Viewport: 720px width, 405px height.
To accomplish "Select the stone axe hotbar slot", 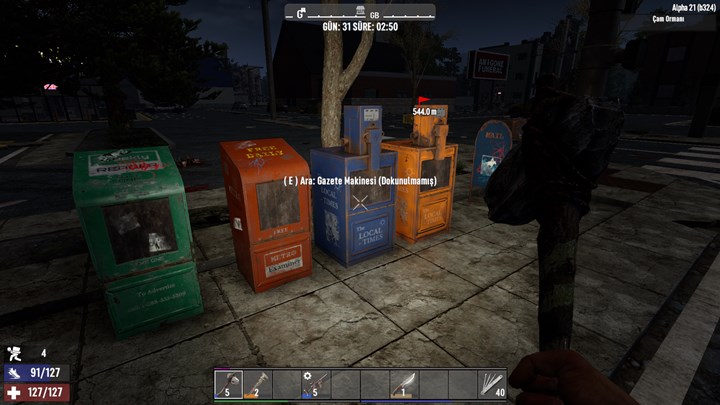I will (229, 384).
